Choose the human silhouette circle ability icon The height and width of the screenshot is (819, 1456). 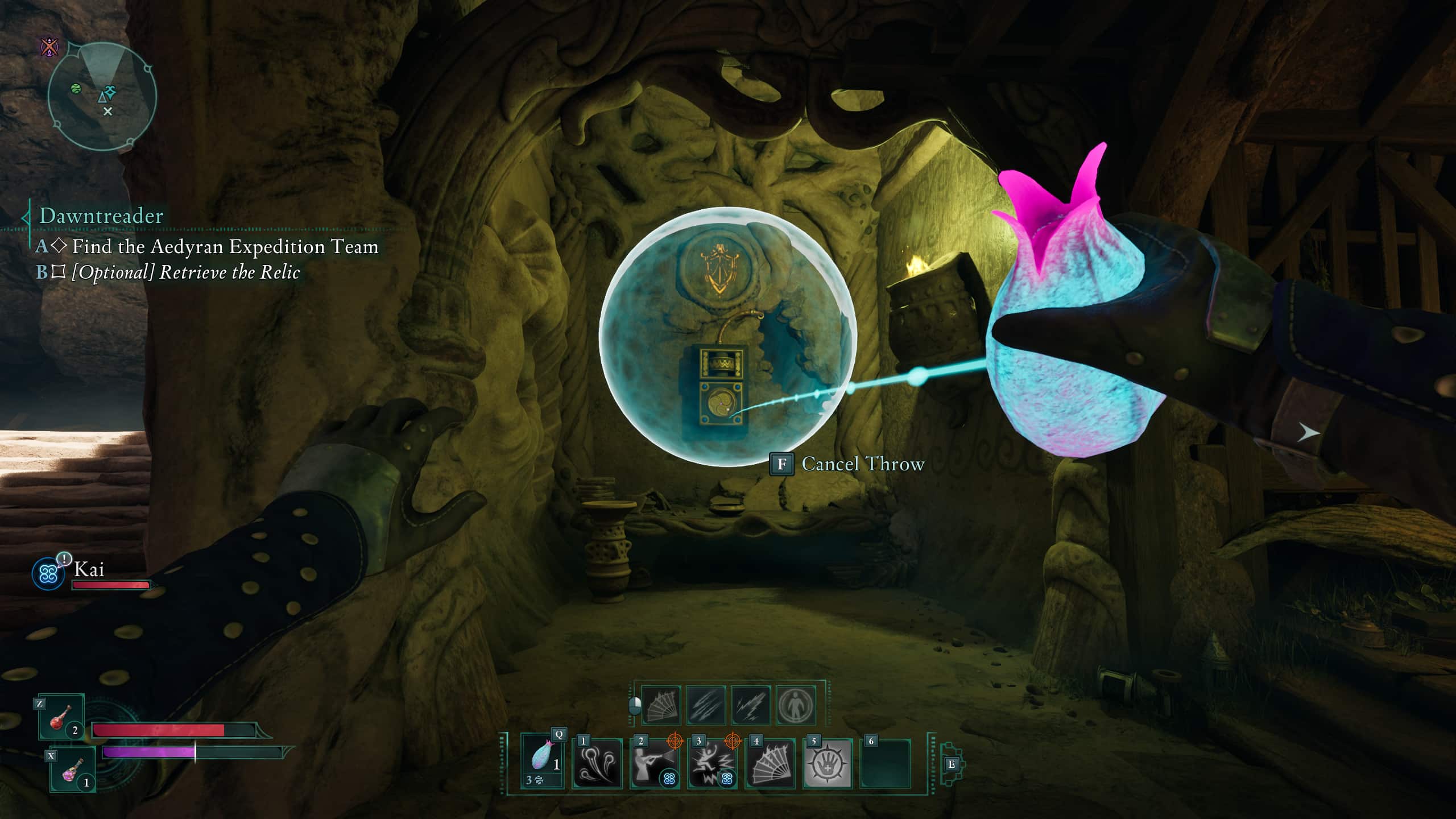click(796, 706)
